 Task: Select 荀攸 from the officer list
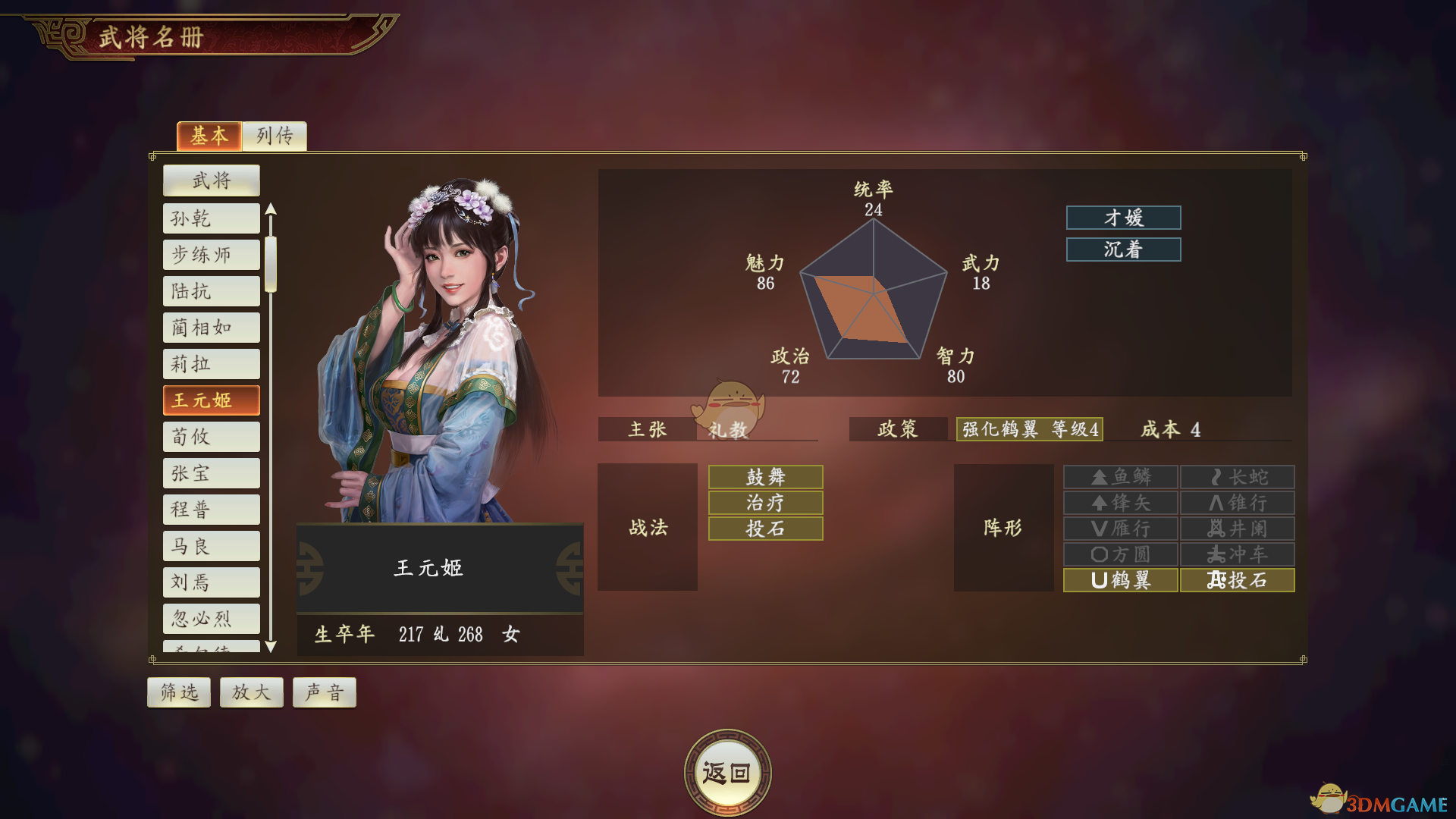[x=211, y=436]
